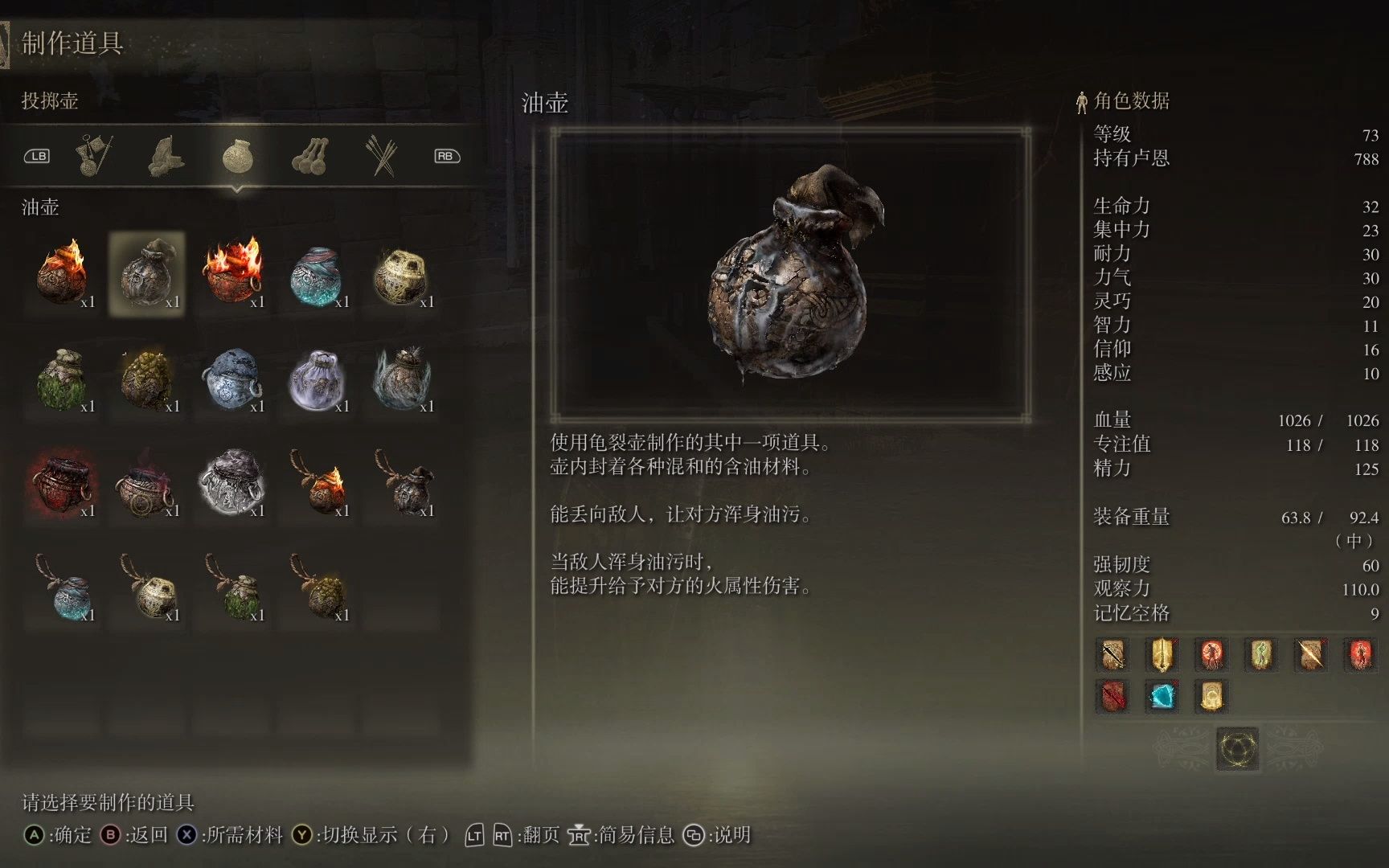Select the red ringed pot with large flames
This screenshot has width=1389, height=868.
tap(232, 274)
